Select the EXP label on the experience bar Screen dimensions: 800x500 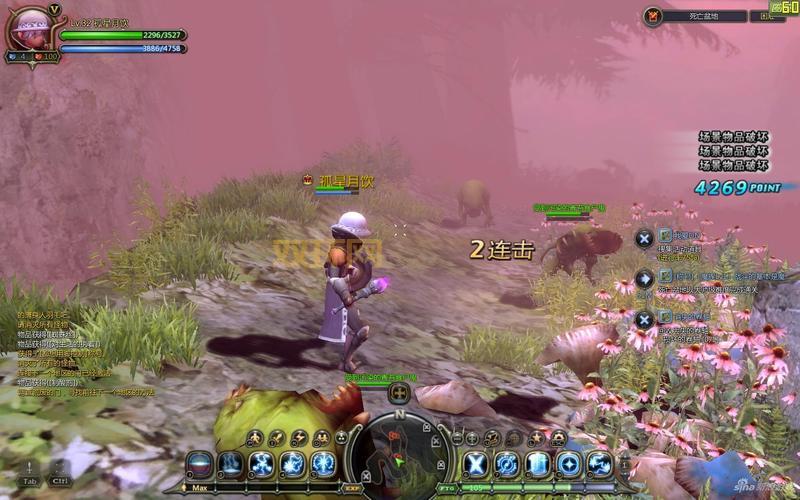click(x=351, y=486)
